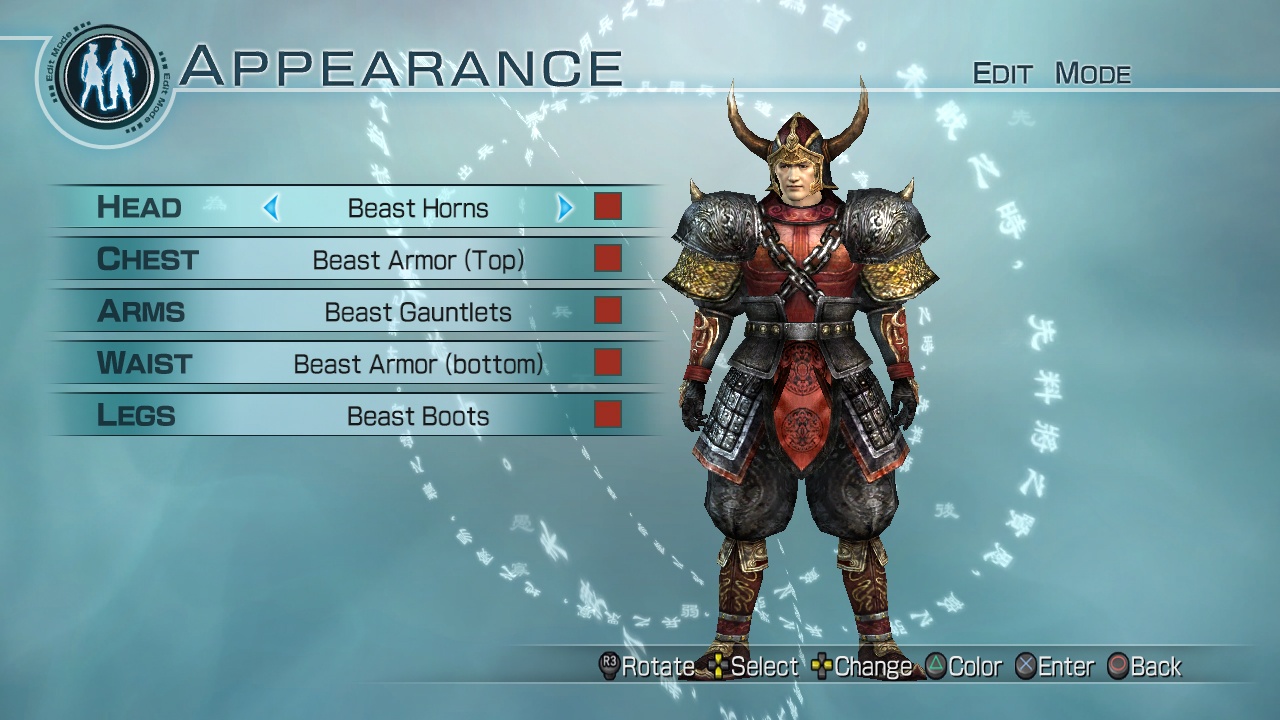Viewport: 1280px width, 720px height.
Task: Select the Arms row with Beast Gauntlets
Action: [x=418, y=312]
